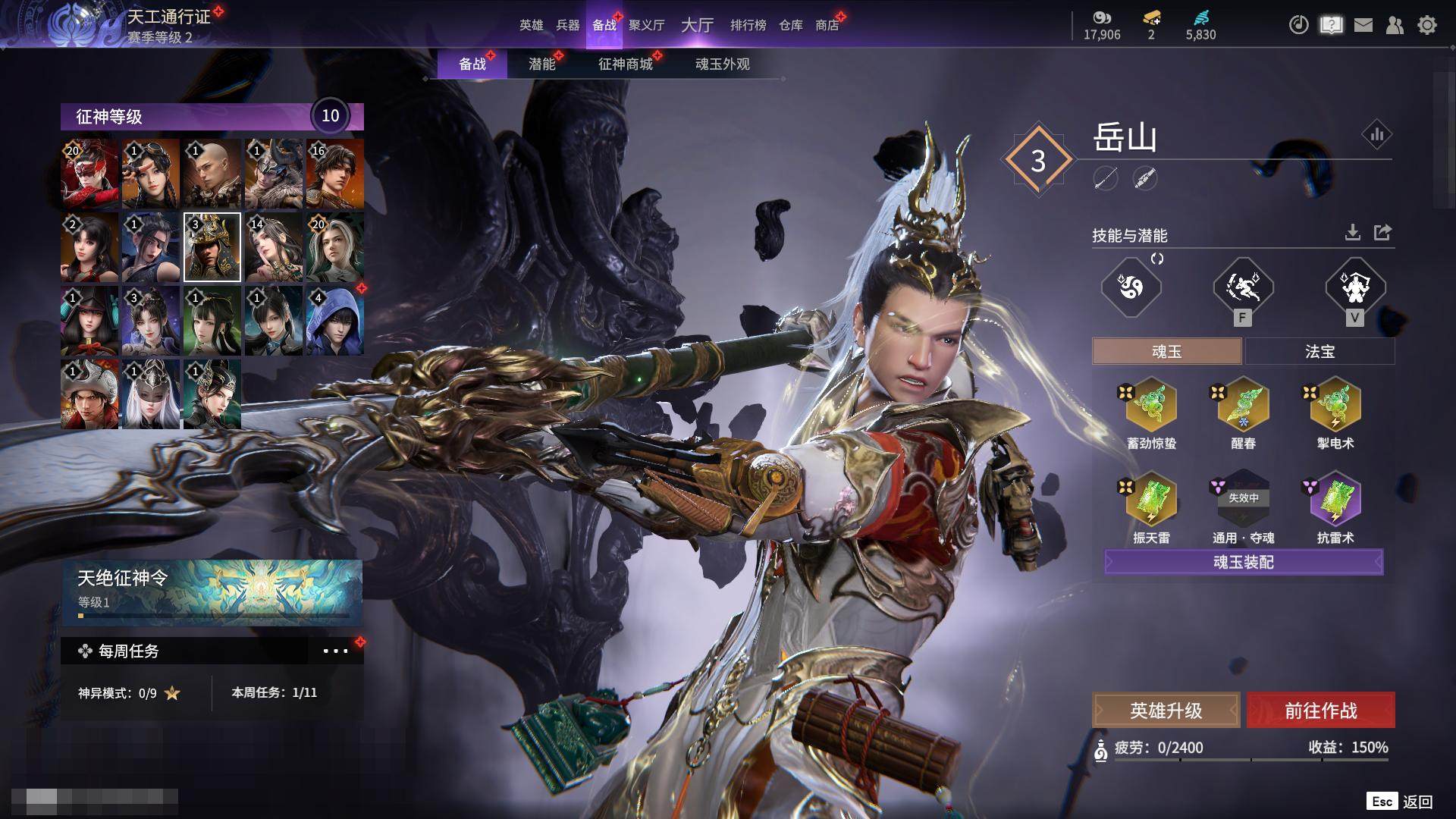Open the settings gear icon
Screen dimensions: 1456x819
1426,25
